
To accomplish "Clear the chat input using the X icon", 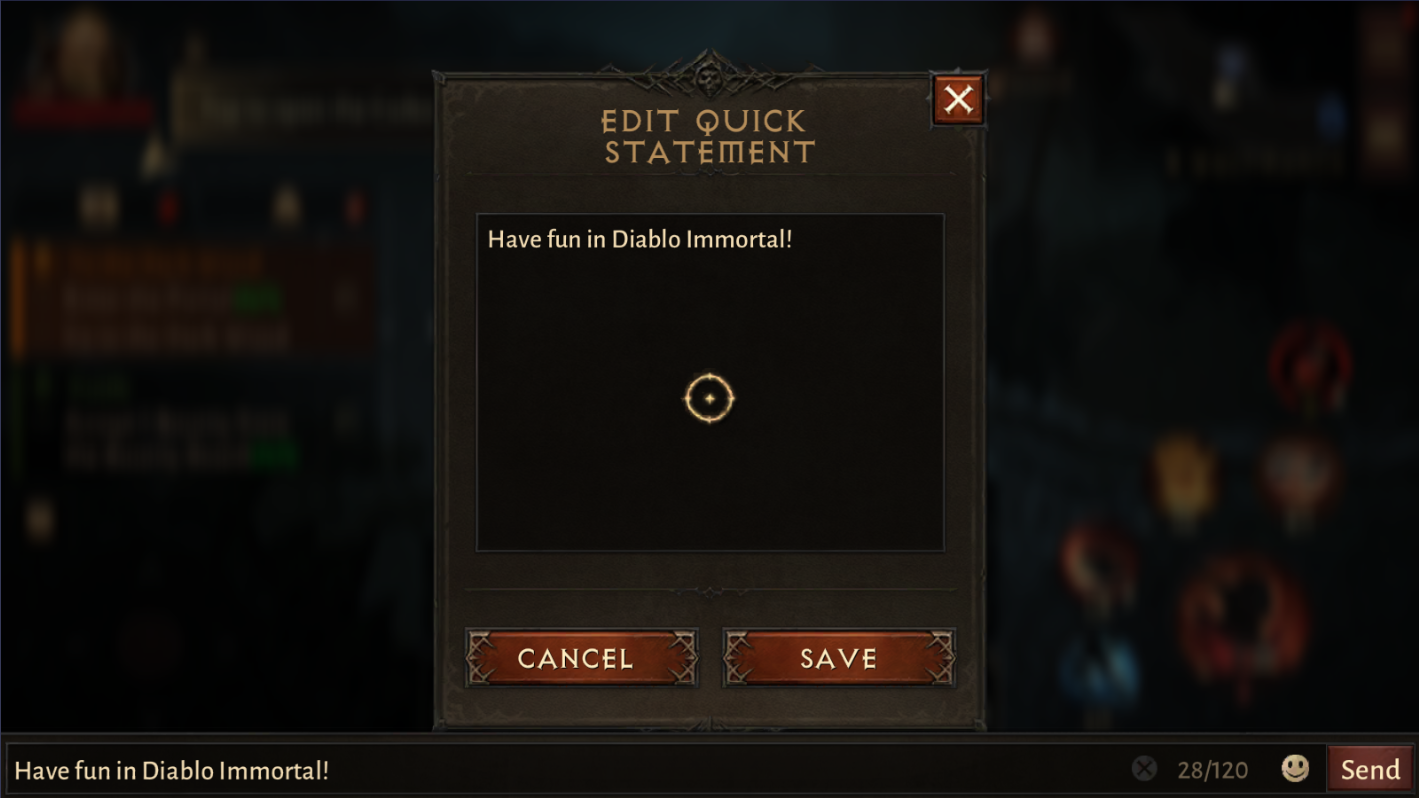I will coord(1143,769).
